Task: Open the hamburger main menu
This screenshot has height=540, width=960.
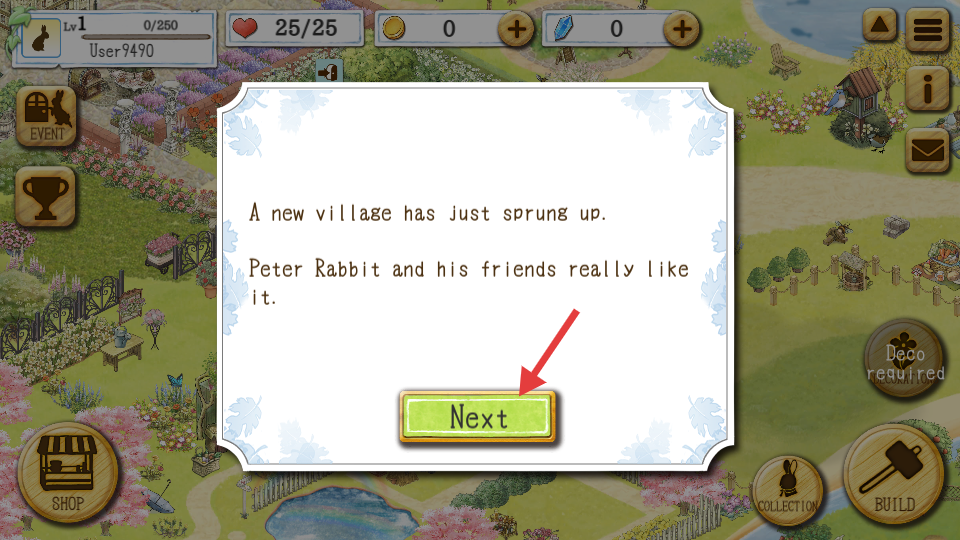Action: coord(927,30)
